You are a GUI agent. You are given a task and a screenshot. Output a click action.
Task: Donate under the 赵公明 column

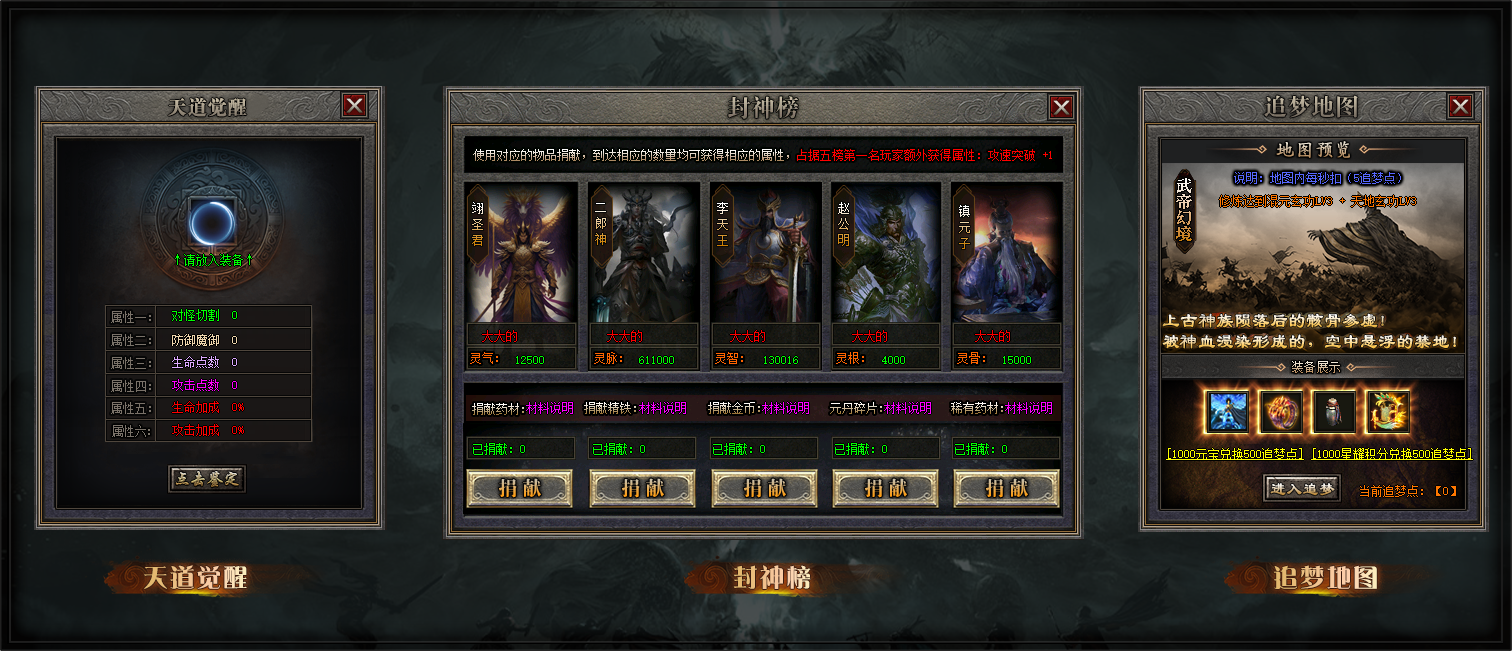coord(885,488)
